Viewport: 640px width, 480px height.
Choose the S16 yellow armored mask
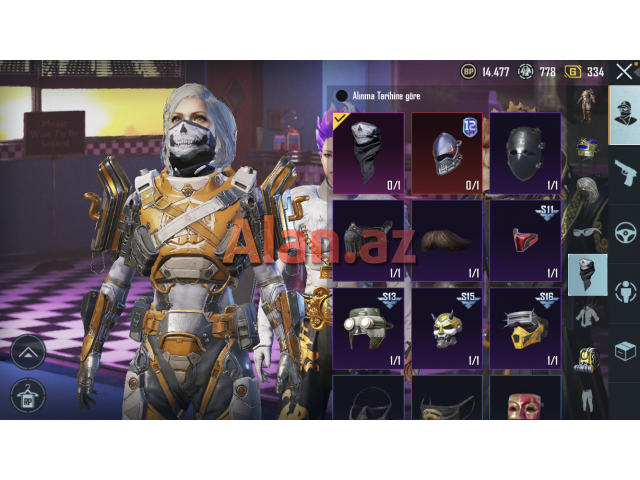click(525, 329)
